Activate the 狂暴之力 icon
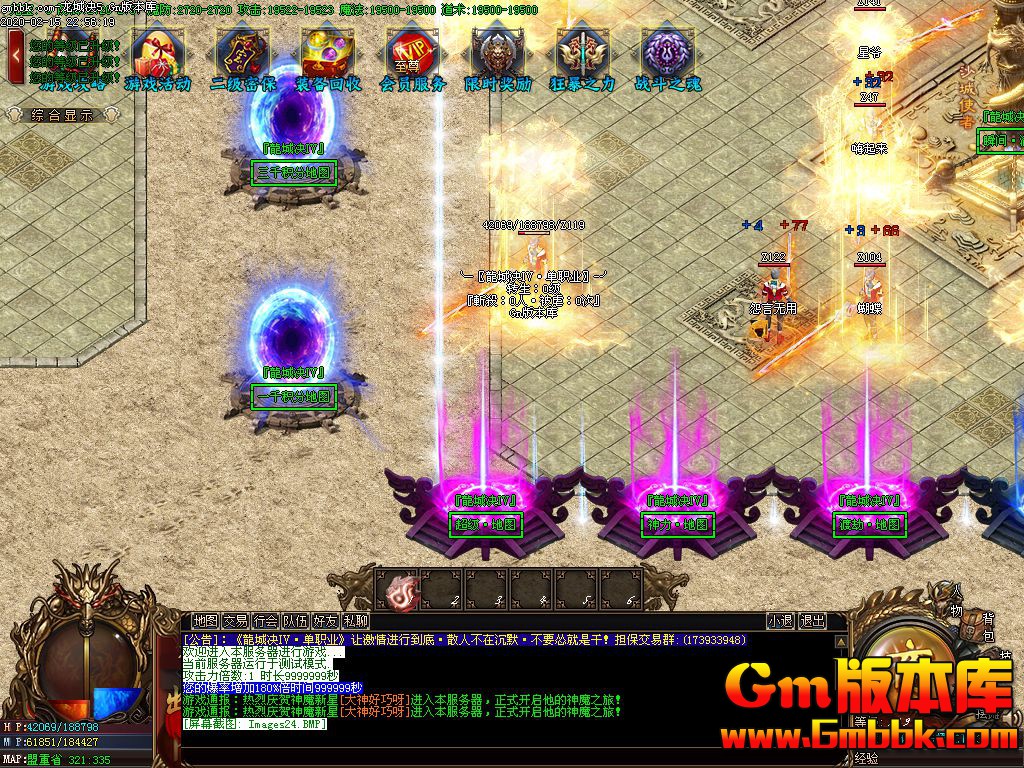Screen dimensions: 1024x768 [582, 58]
